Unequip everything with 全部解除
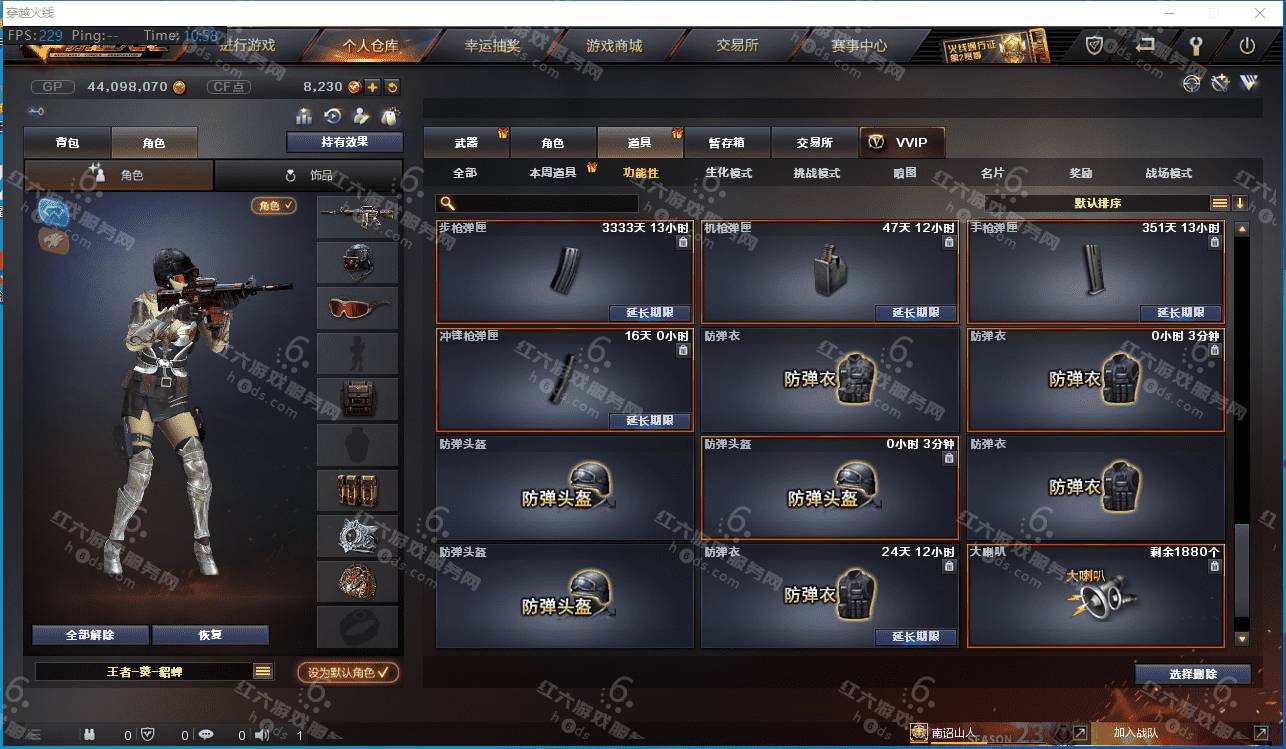 click(x=90, y=635)
